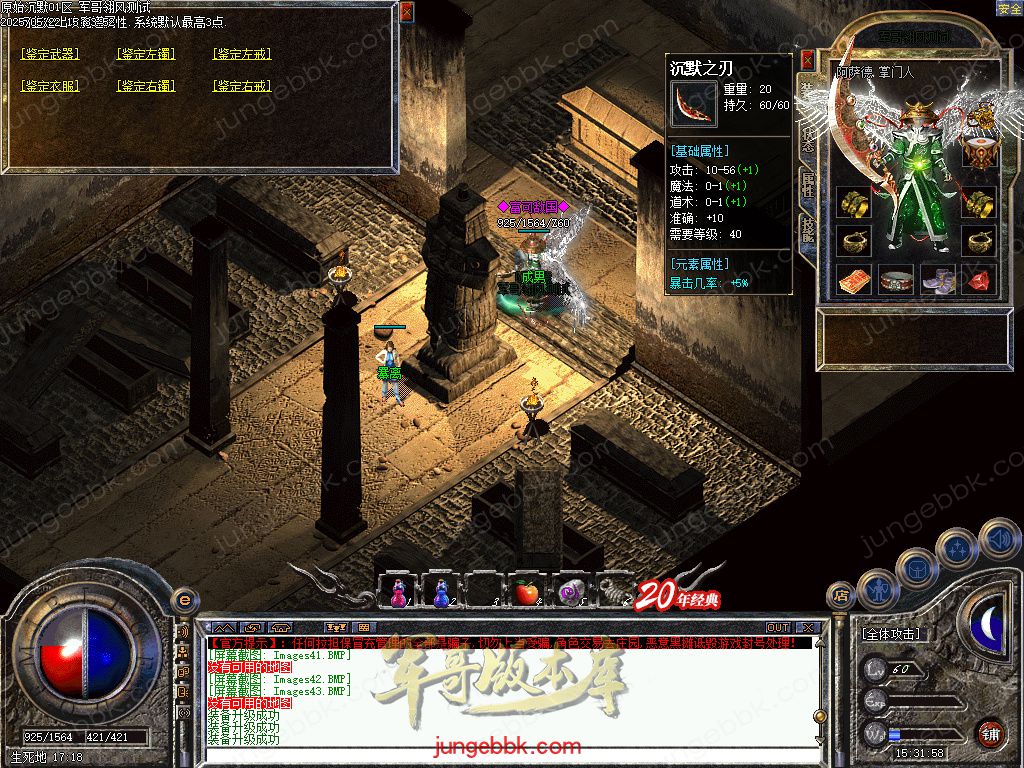Close the appraisal dialog with the red X
Image resolution: width=1024 pixels, height=768 pixels.
pos(406,12)
